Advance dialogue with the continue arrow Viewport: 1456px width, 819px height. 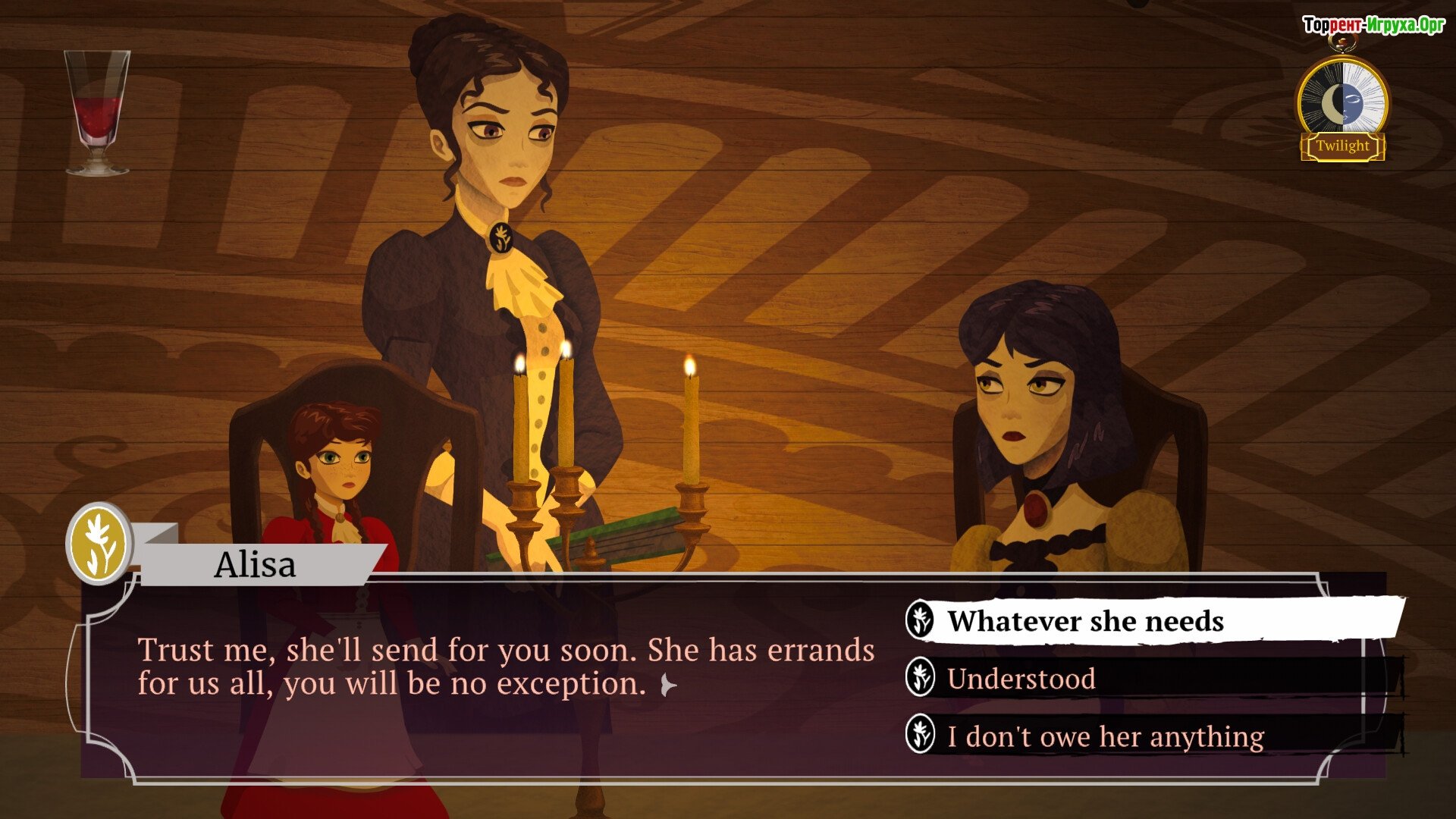(668, 686)
